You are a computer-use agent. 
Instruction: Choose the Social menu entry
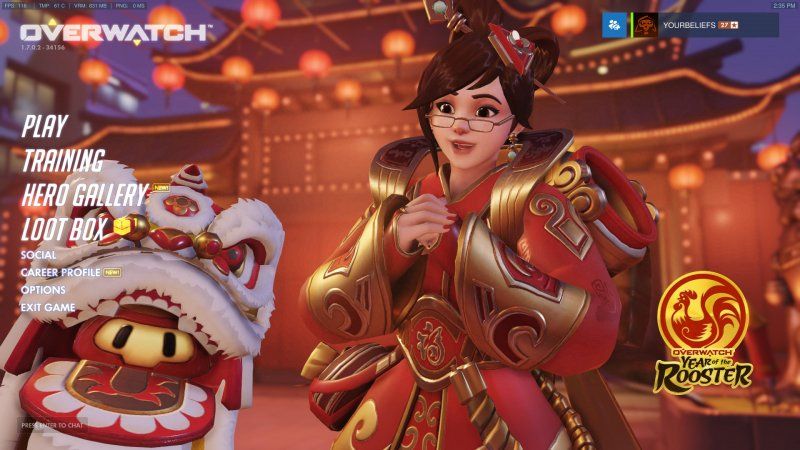point(38,255)
